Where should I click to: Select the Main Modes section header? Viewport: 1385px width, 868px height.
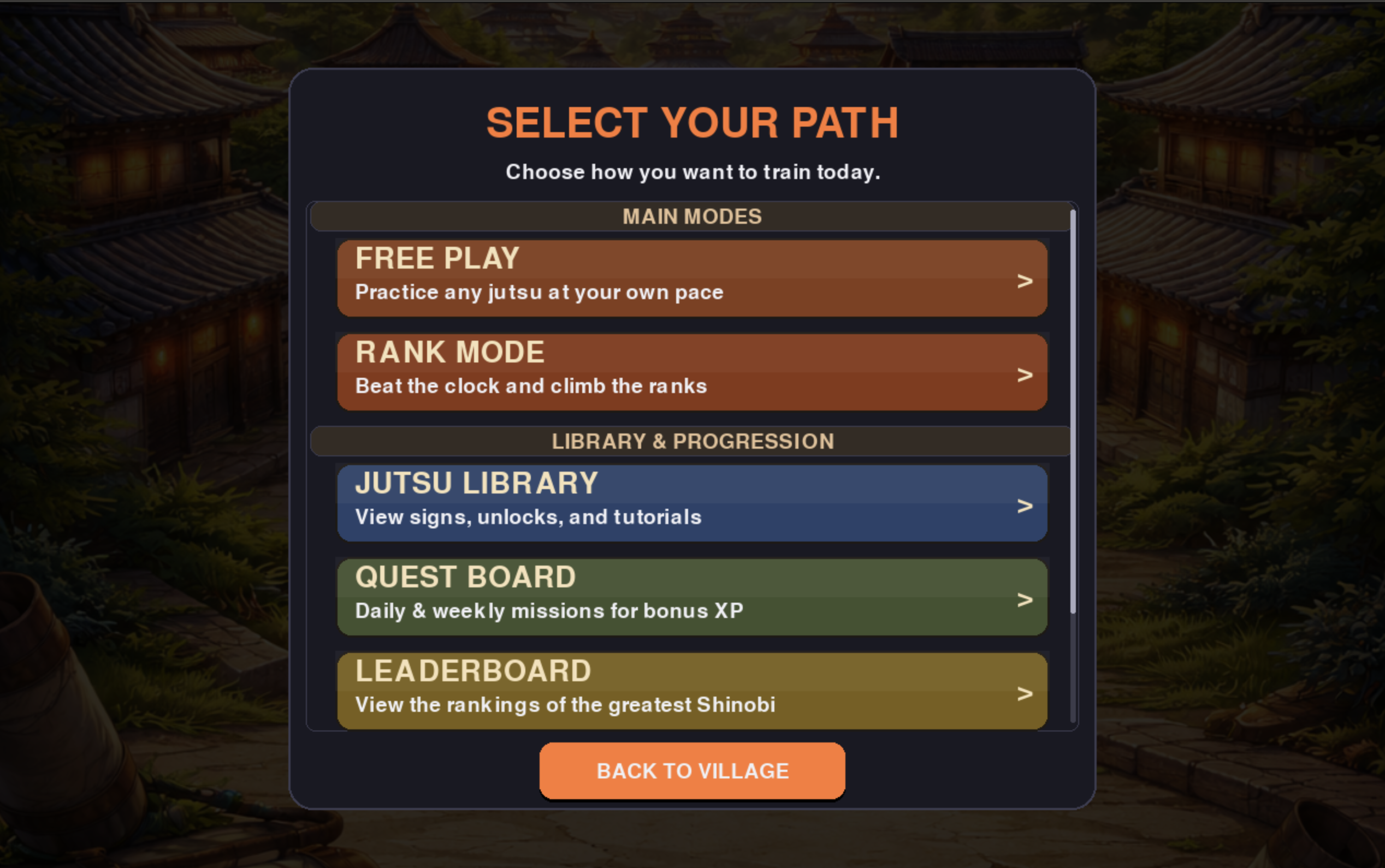[691, 216]
